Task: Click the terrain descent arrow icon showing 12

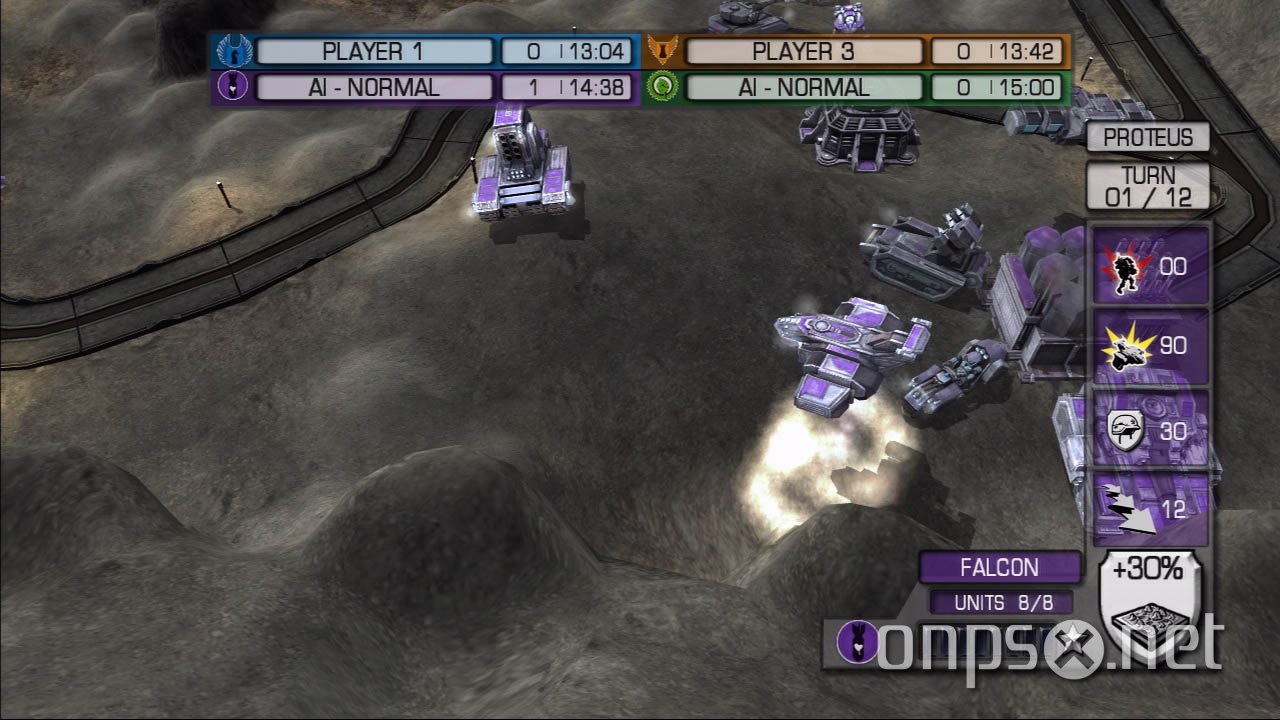Action: click(1148, 512)
